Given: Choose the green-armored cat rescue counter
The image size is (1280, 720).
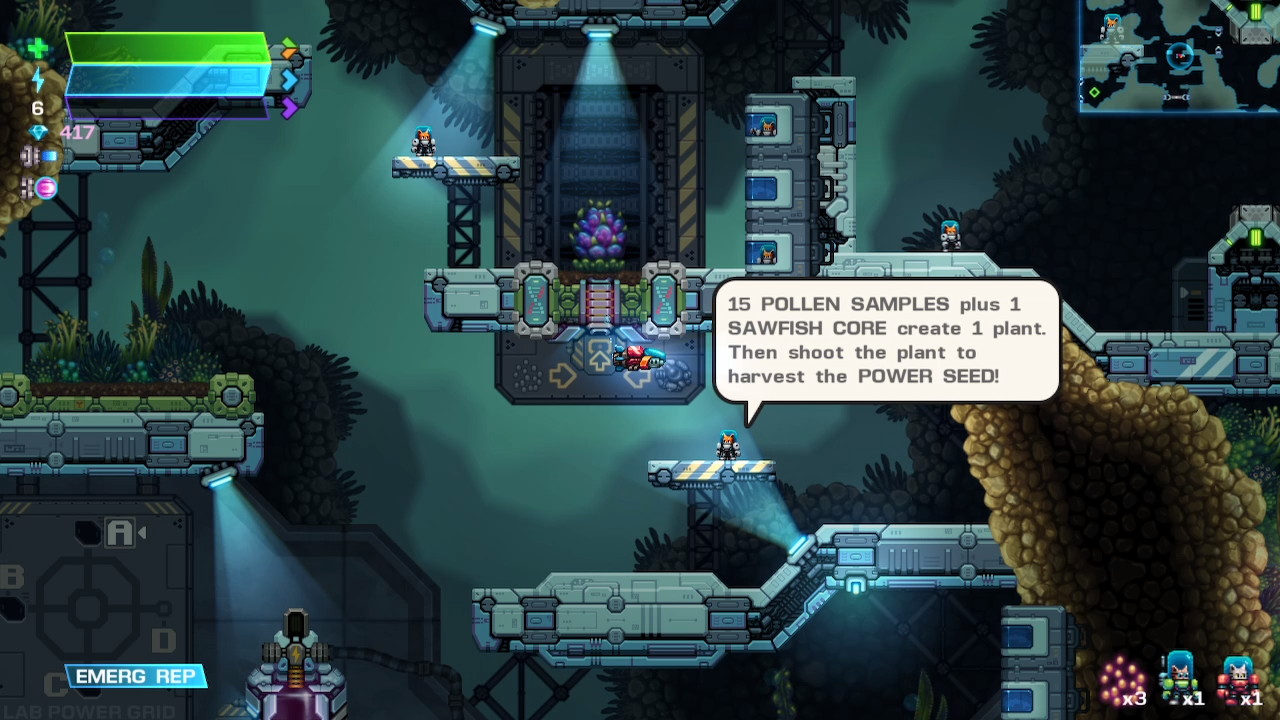Looking at the screenshot, I should [1180, 678].
